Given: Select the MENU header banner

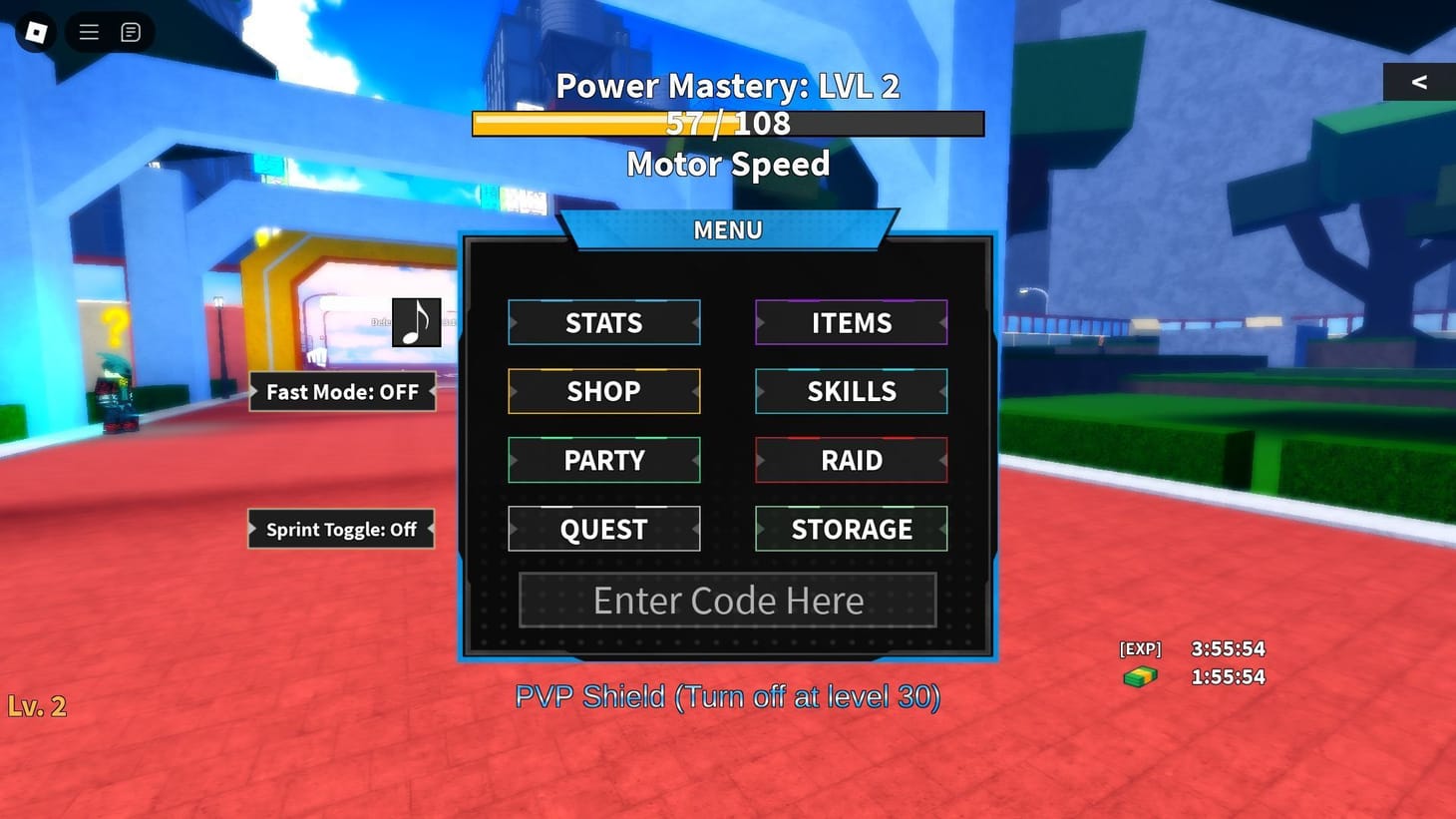Looking at the screenshot, I should click(x=727, y=229).
